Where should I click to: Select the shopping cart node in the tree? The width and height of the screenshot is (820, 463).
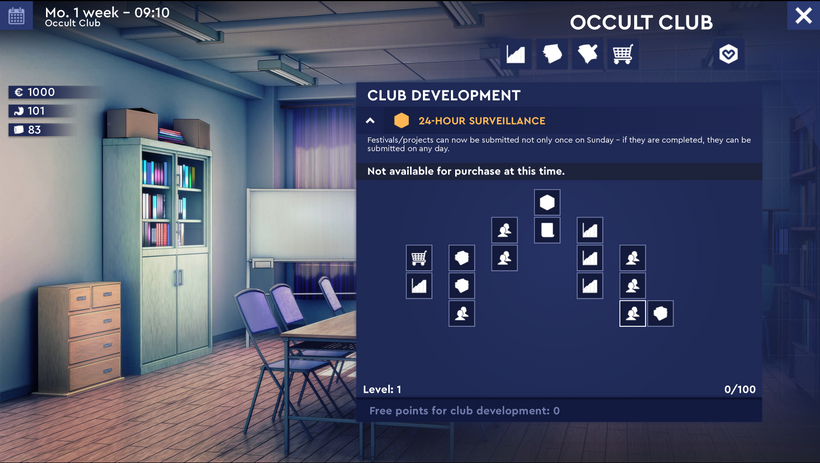click(419, 258)
